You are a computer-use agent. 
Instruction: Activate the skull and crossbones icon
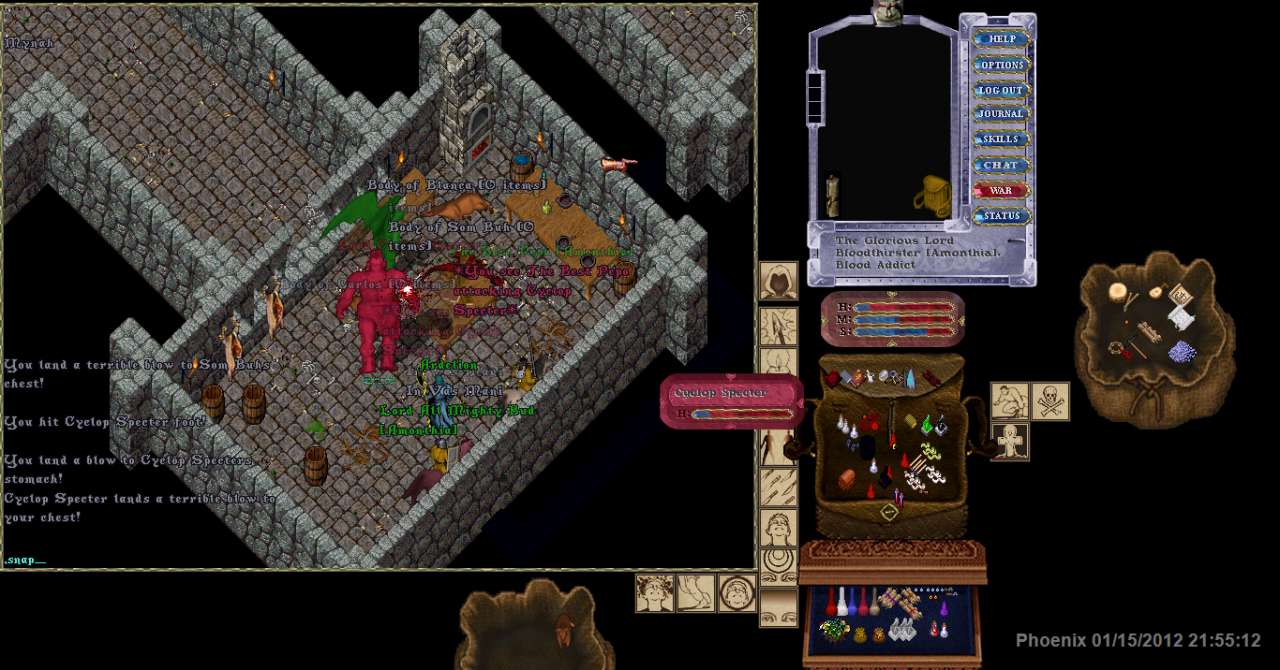[x=1050, y=401]
